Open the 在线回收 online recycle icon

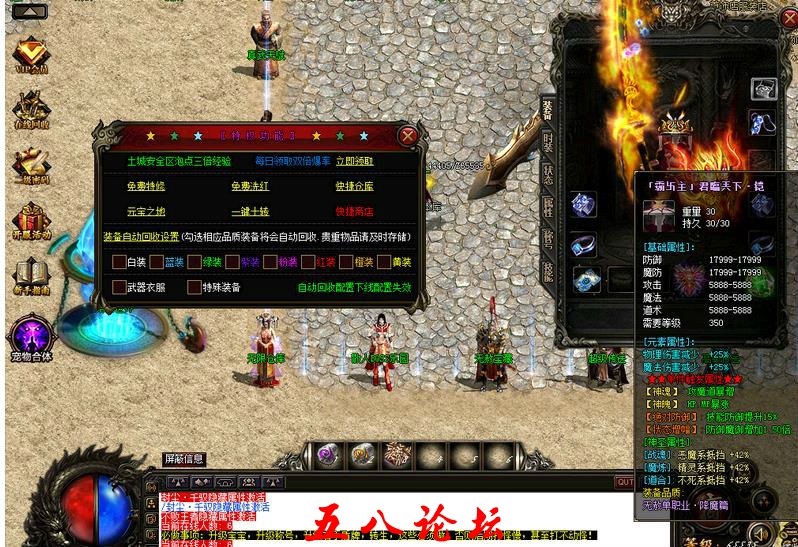[31, 110]
